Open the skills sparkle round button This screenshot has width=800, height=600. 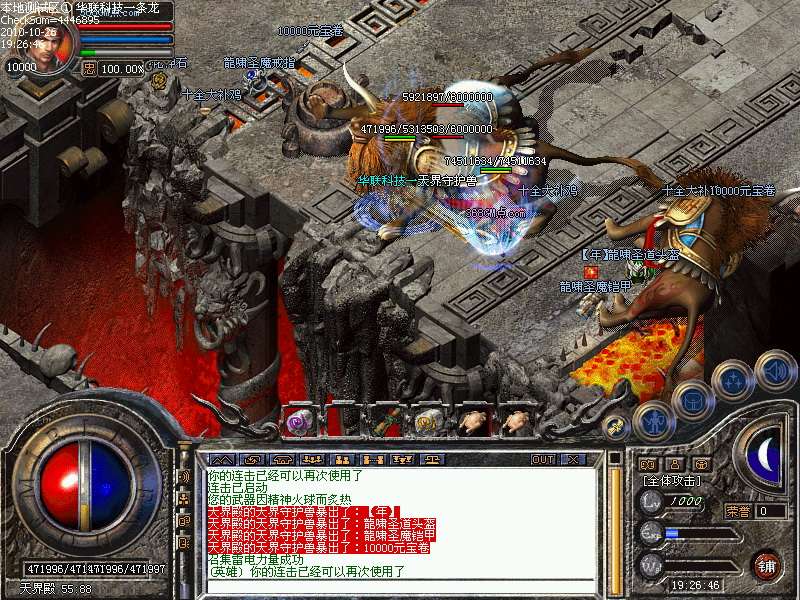click(734, 381)
